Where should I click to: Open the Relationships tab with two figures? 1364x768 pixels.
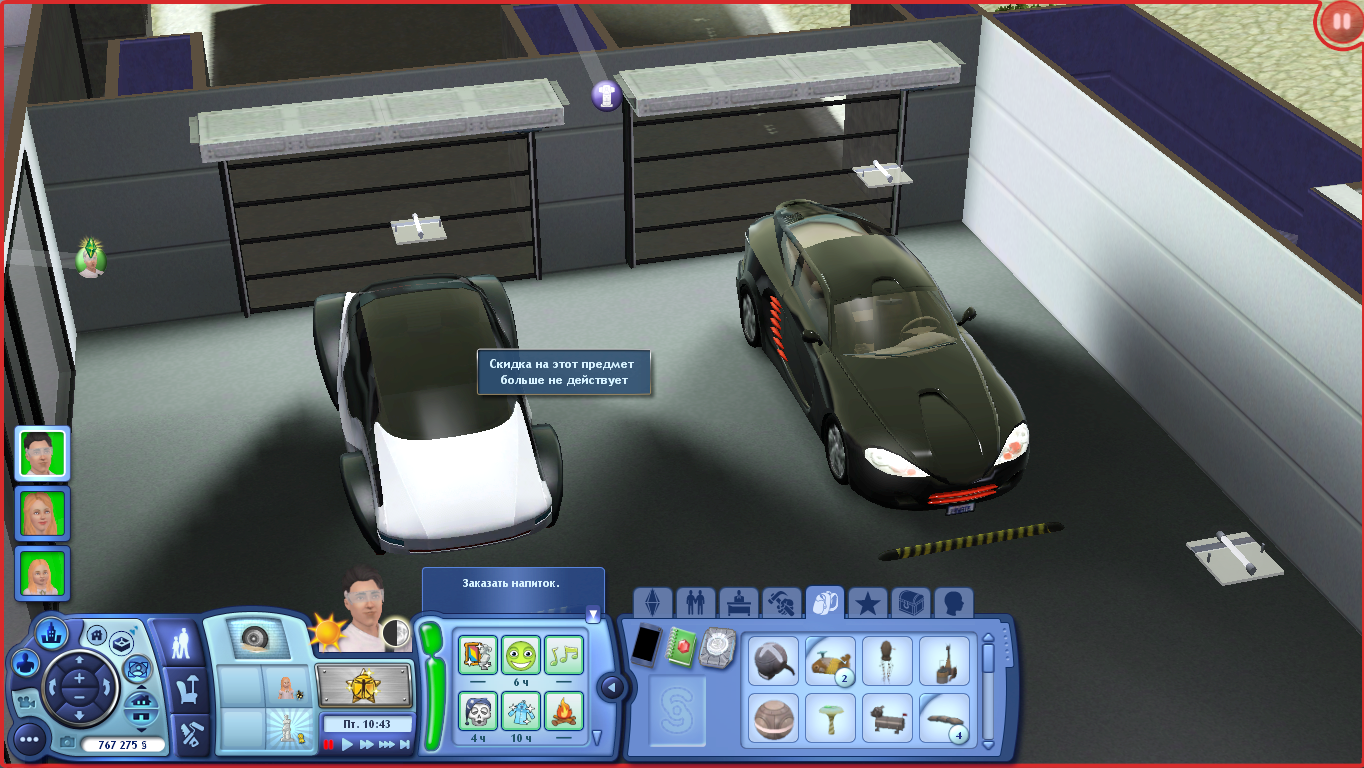[695, 604]
